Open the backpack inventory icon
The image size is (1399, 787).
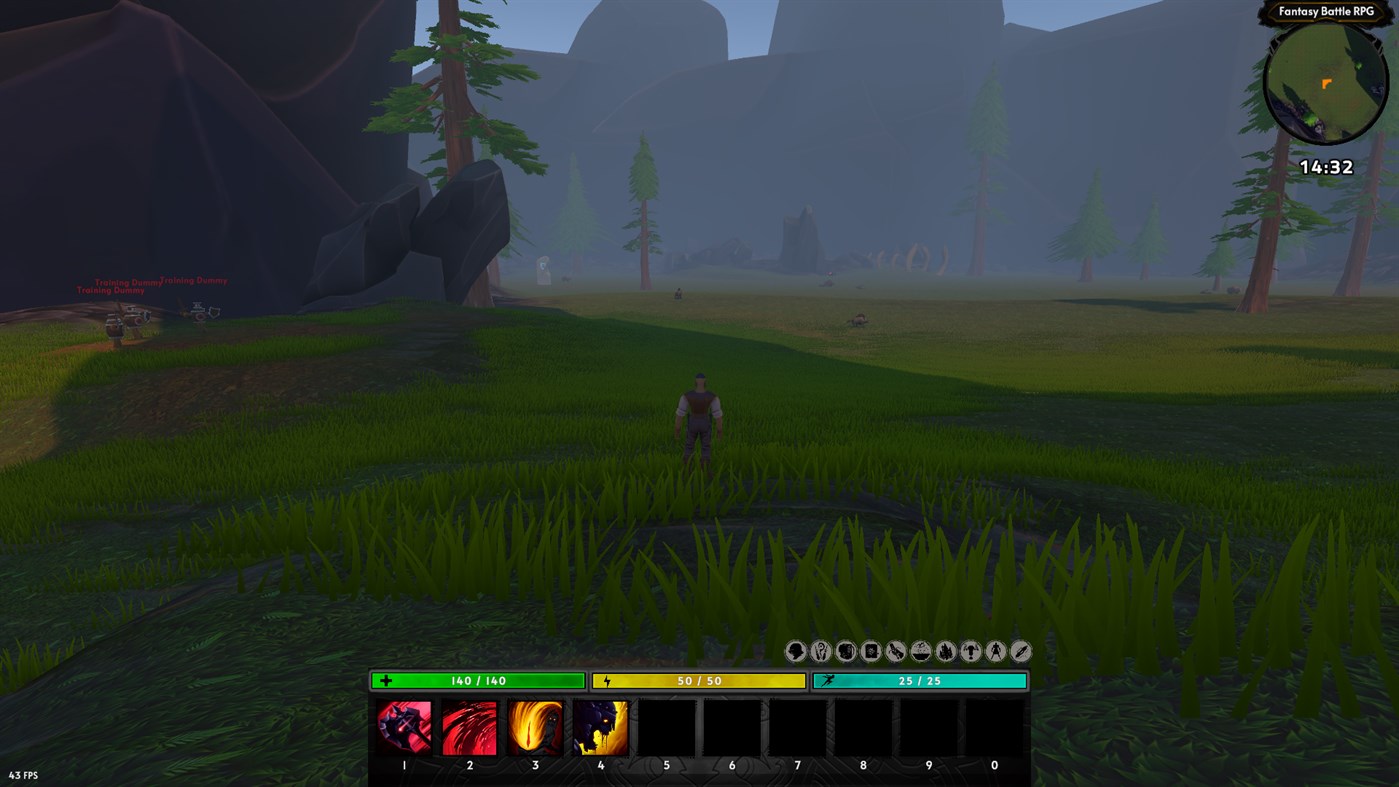click(x=843, y=650)
